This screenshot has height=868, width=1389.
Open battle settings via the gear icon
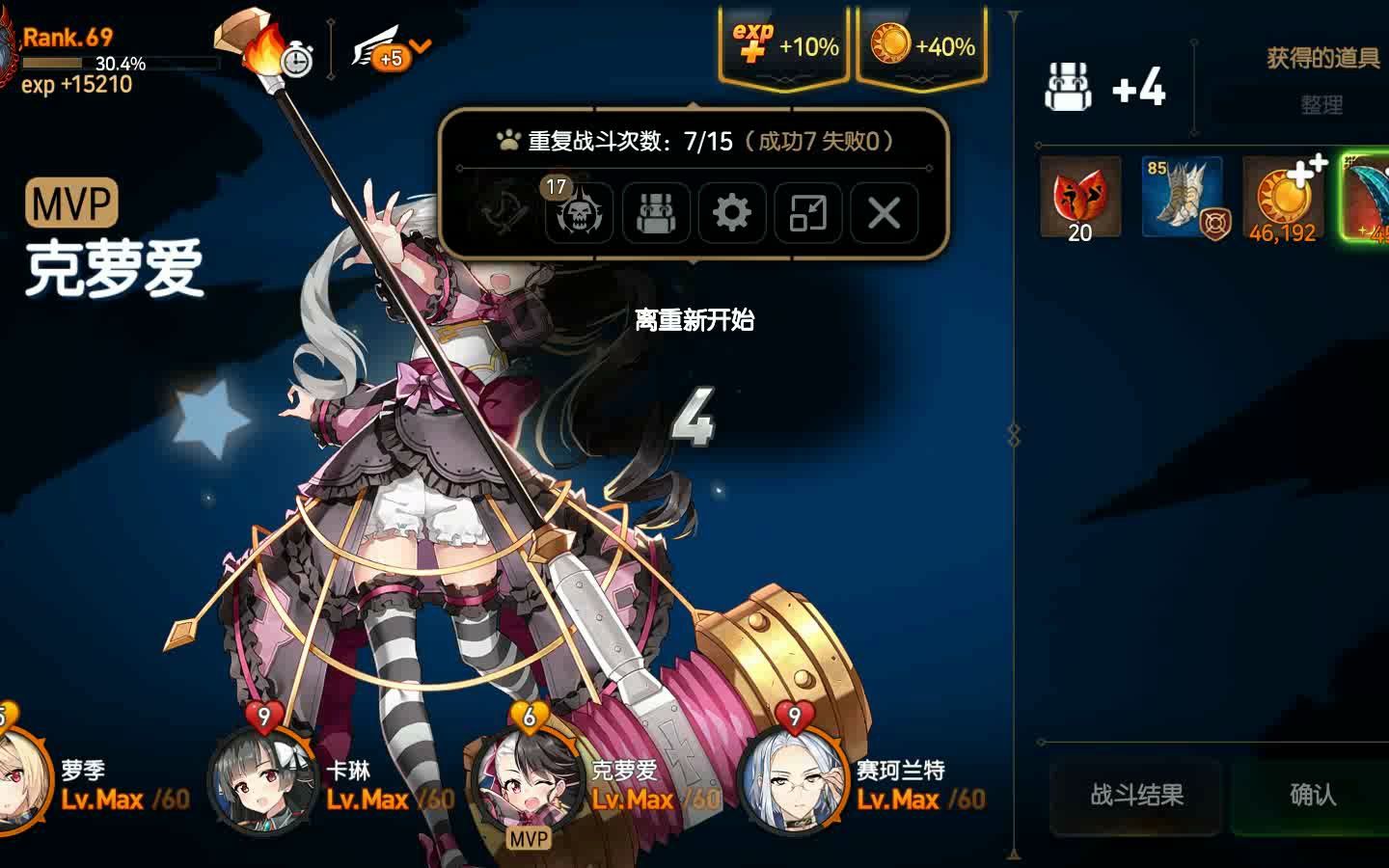(x=731, y=214)
